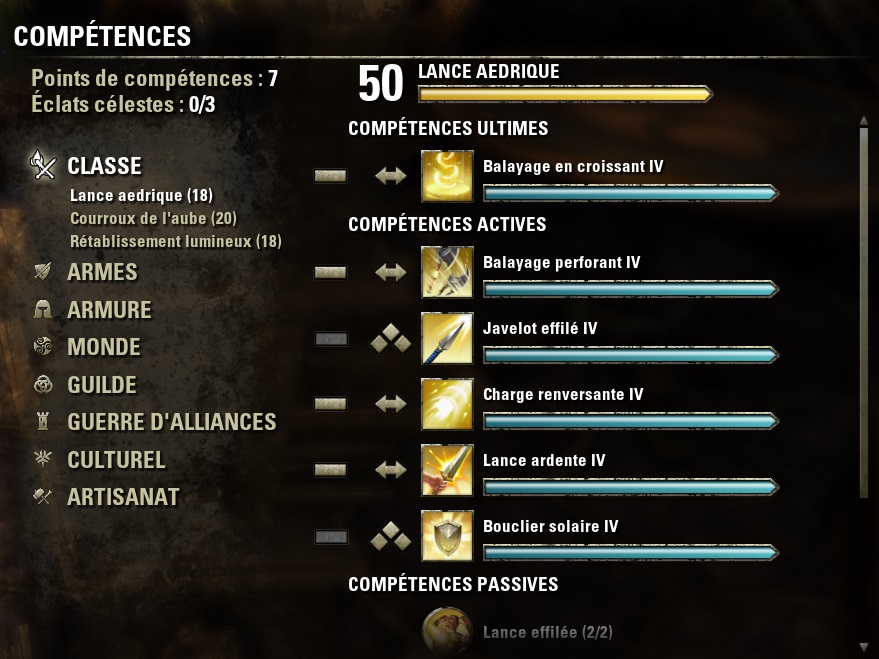Select the Balayage en croissant ultimate icon
879x659 pixels.
pos(447,176)
